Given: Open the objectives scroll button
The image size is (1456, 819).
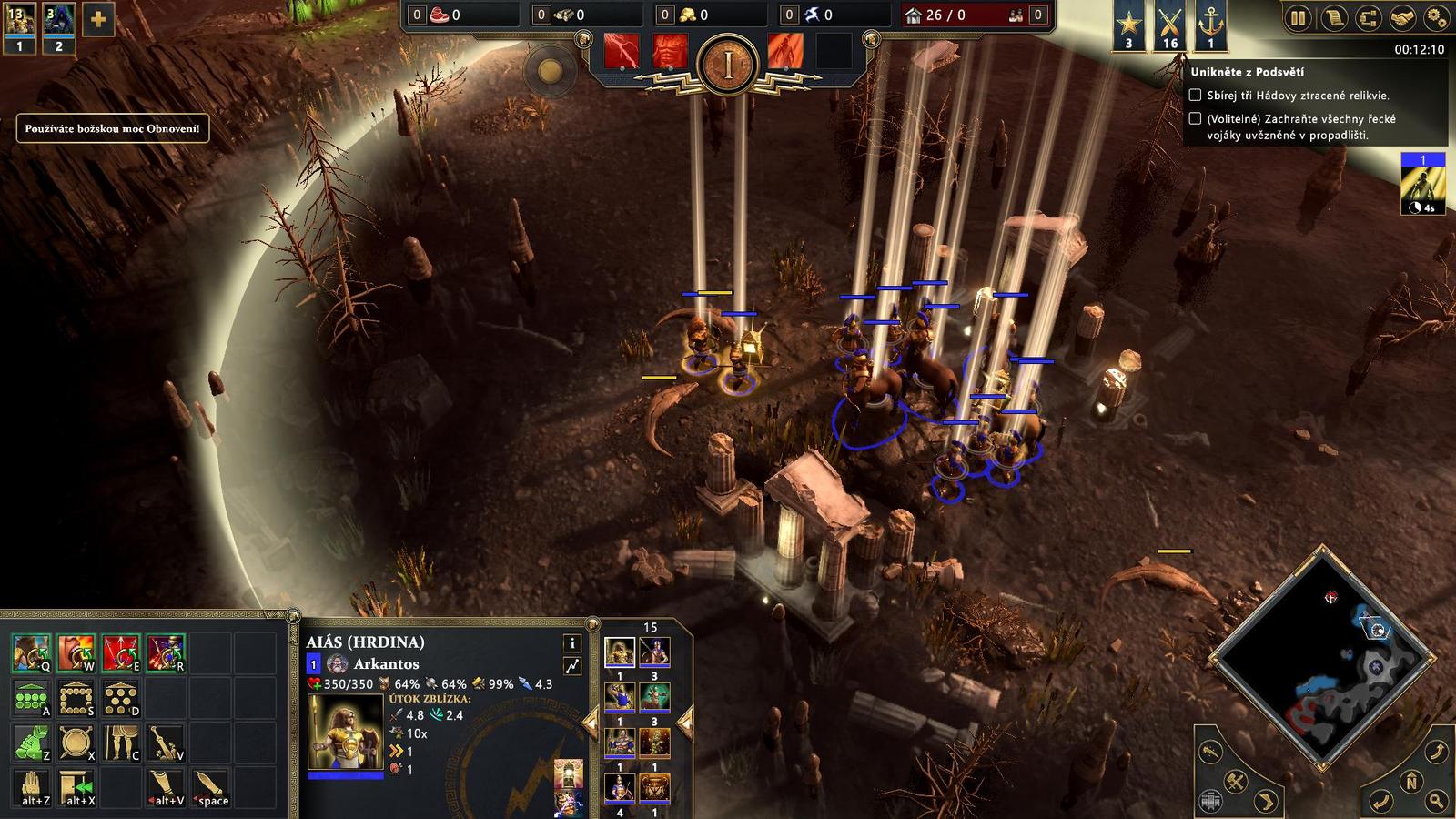Looking at the screenshot, I should 1333,18.
